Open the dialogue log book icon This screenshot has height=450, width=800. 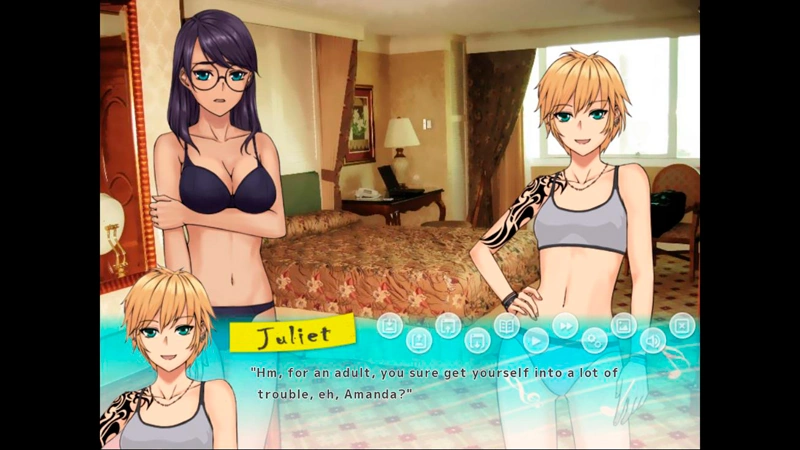point(507,325)
